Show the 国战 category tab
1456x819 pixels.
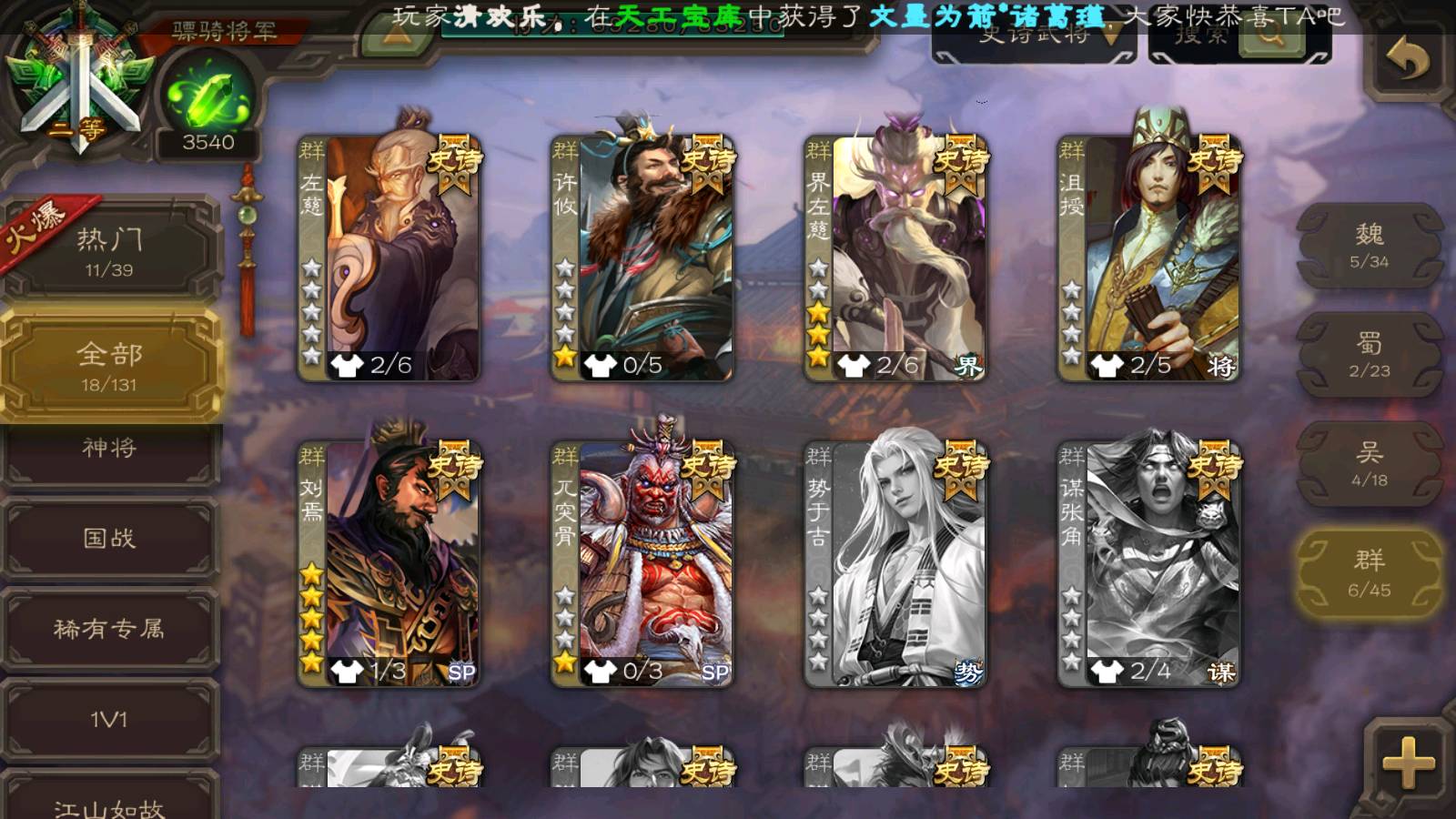[x=110, y=539]
